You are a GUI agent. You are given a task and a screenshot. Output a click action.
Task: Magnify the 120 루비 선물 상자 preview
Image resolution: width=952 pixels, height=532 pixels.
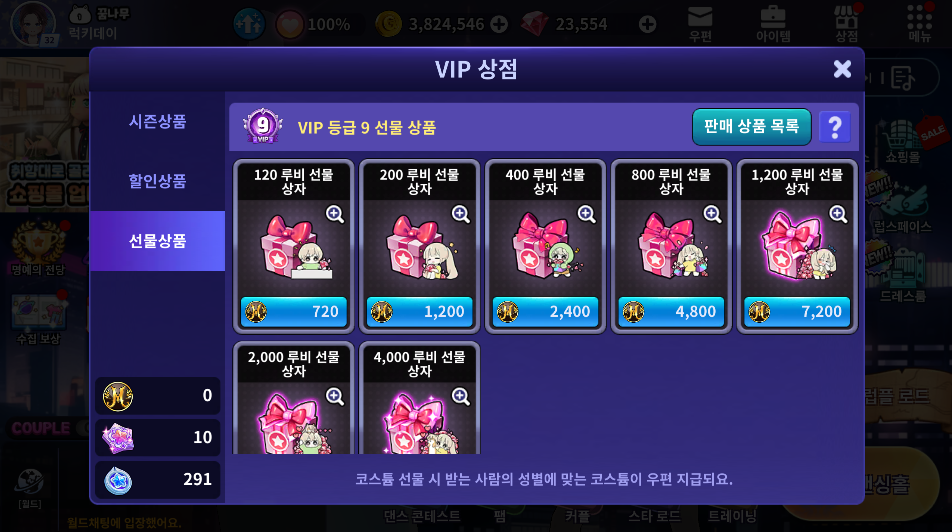point(335,214)
